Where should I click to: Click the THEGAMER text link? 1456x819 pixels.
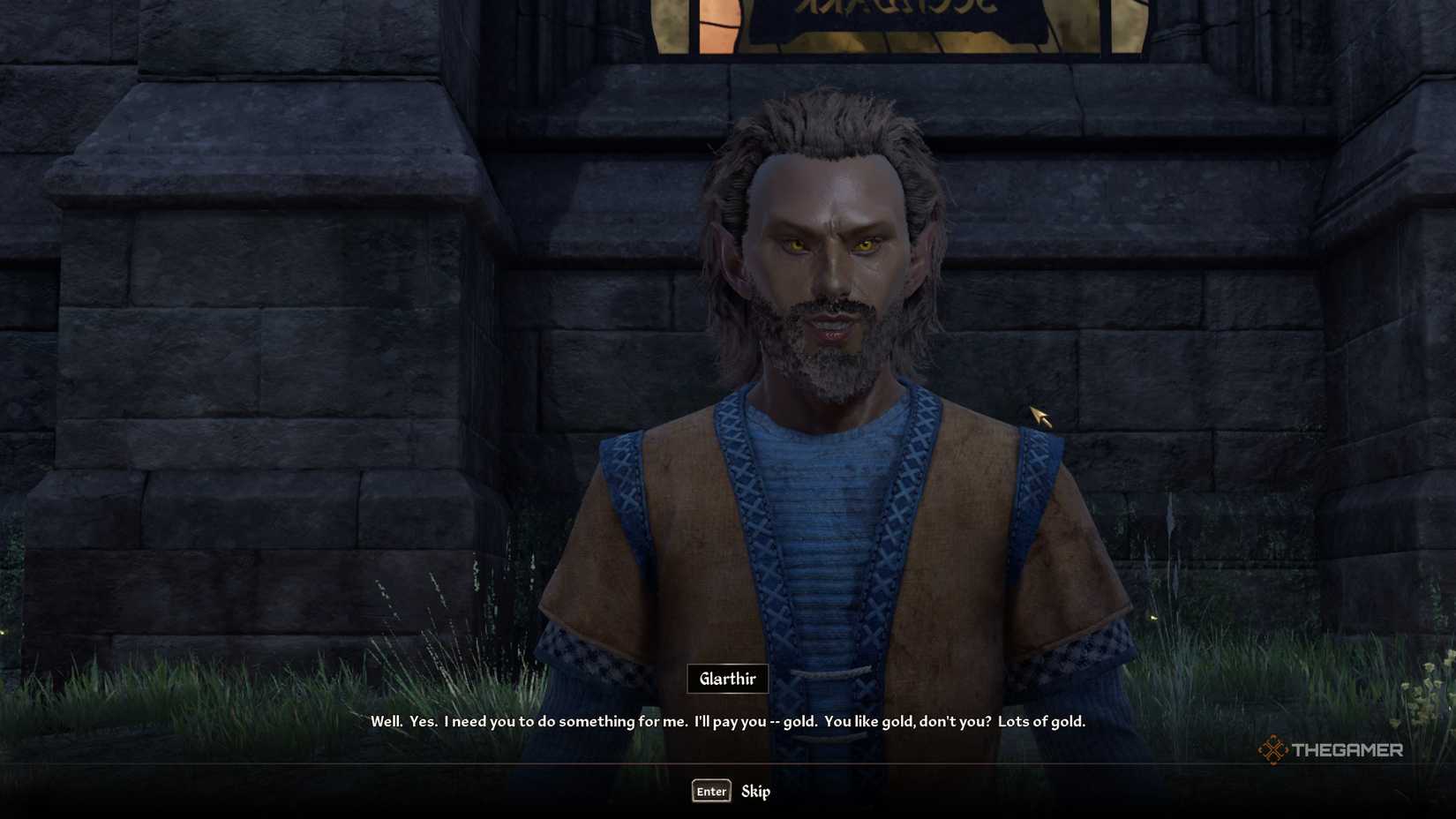tap(1350, 751)
